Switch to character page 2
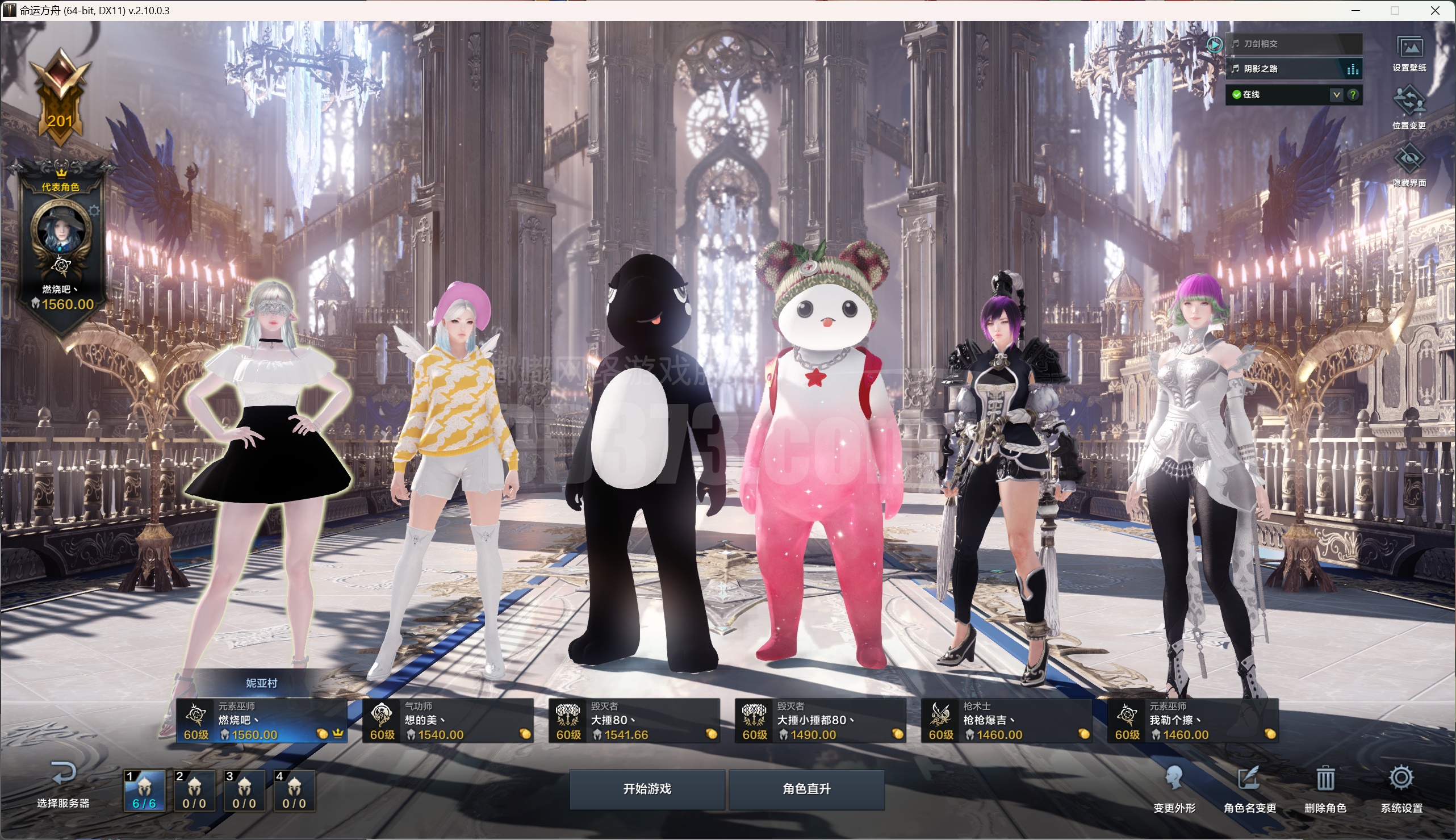Screen dimensions: 1456x840 pos(194,791)
